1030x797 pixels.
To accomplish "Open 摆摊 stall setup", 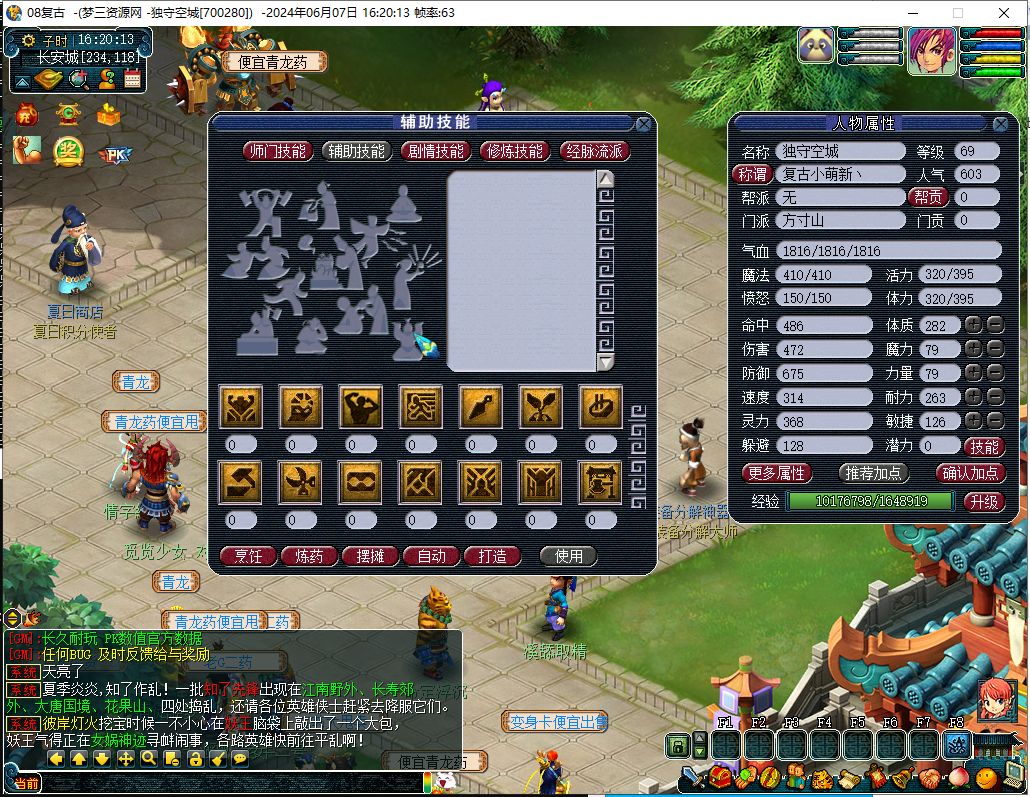I will click(x=370, y=556).
